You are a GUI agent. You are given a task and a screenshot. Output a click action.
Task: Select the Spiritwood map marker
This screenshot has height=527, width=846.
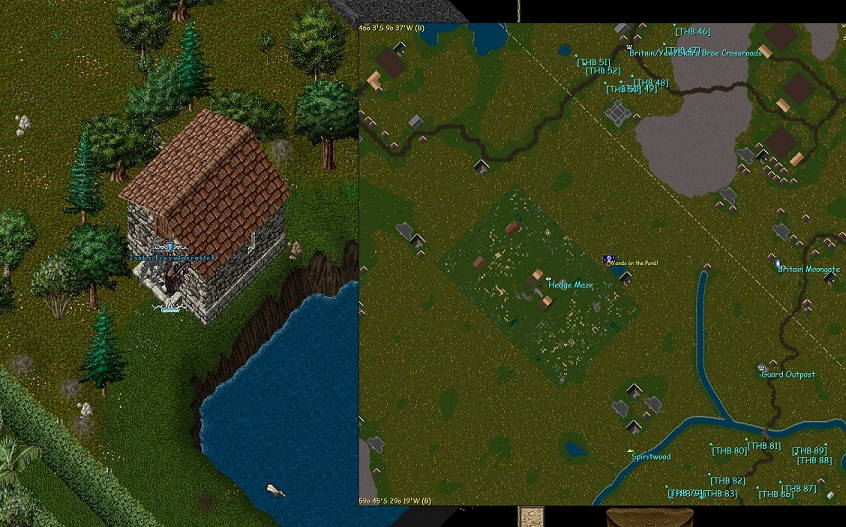point(650,457)
